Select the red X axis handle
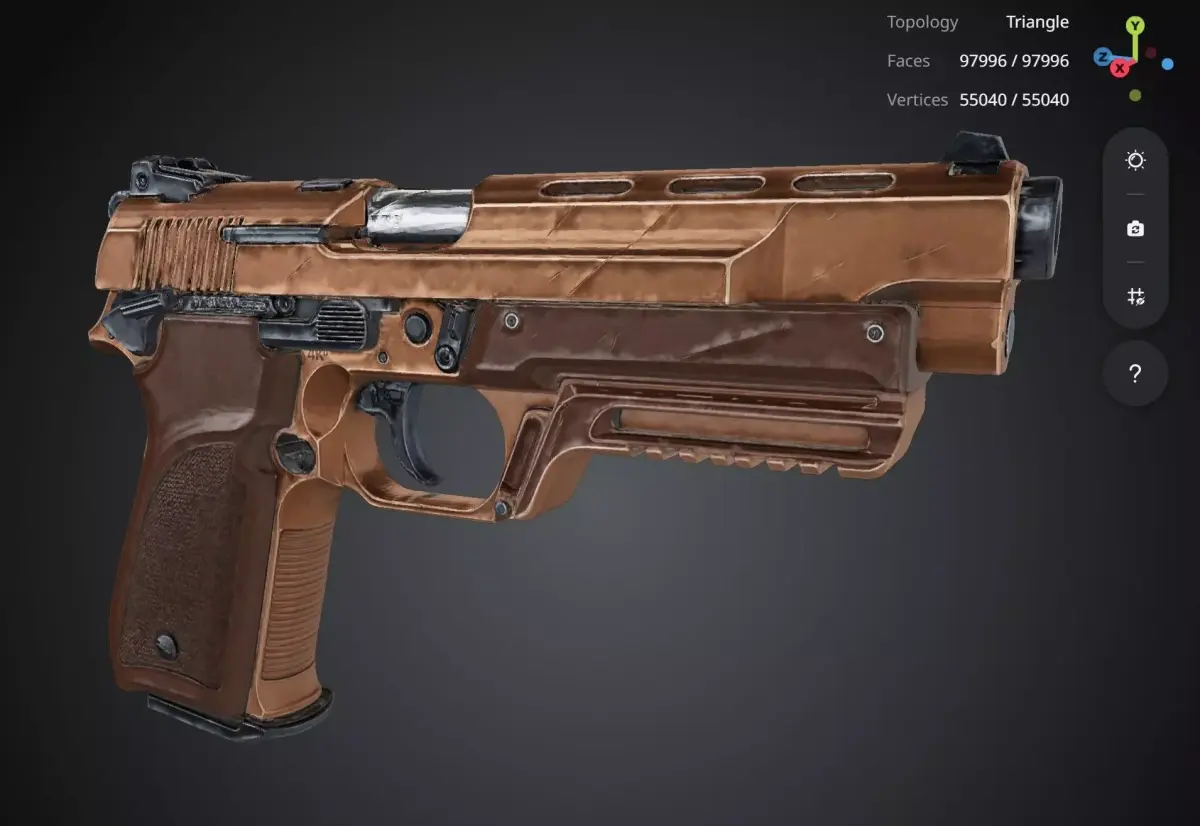 click(1121, 68)
